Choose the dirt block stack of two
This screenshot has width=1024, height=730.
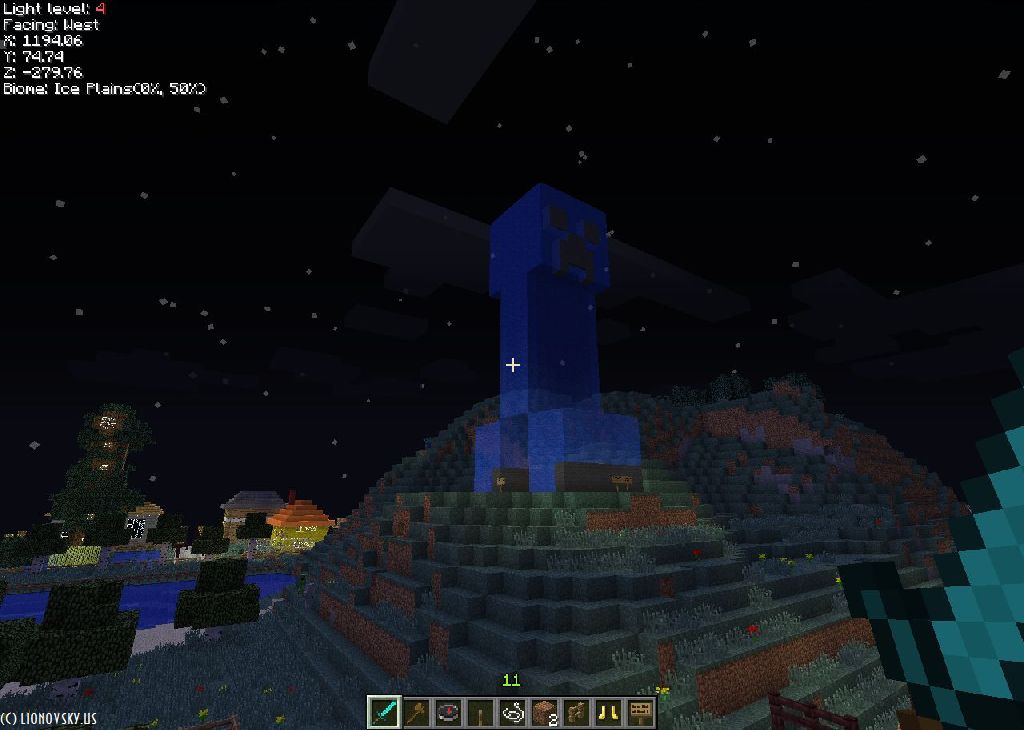click(545, 712)
